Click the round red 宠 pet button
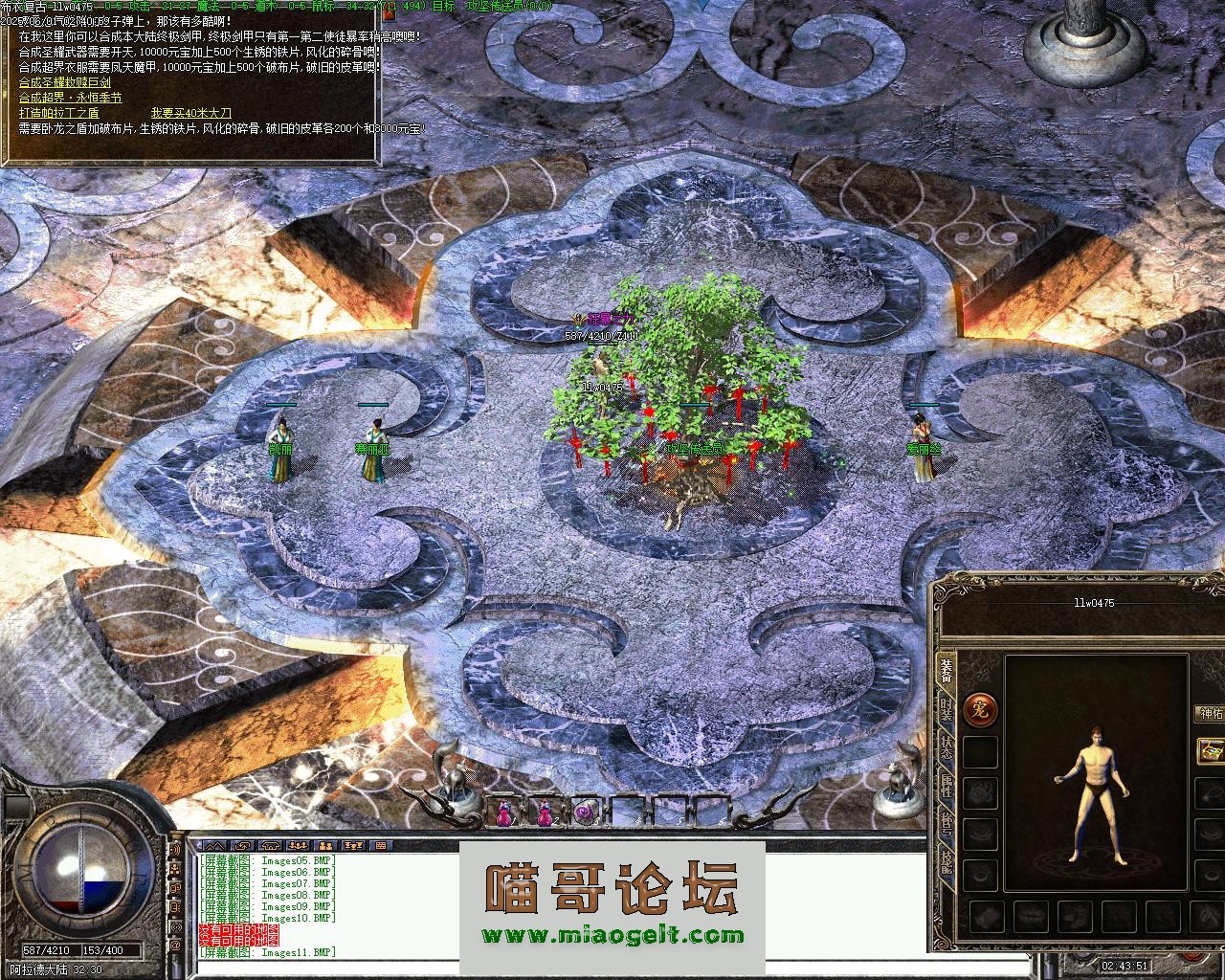The image size is (1225, 980). point(981,709)
